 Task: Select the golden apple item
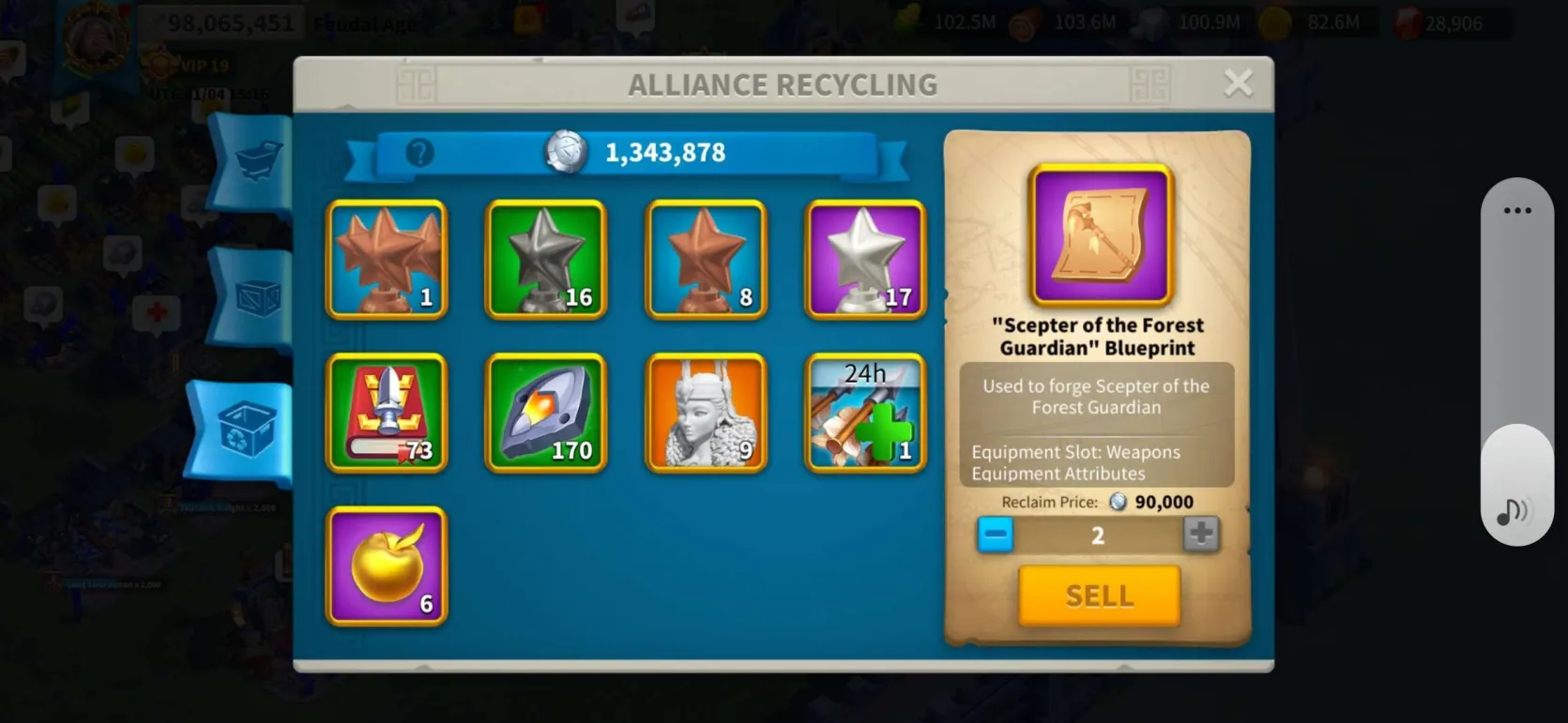(387, 566)
